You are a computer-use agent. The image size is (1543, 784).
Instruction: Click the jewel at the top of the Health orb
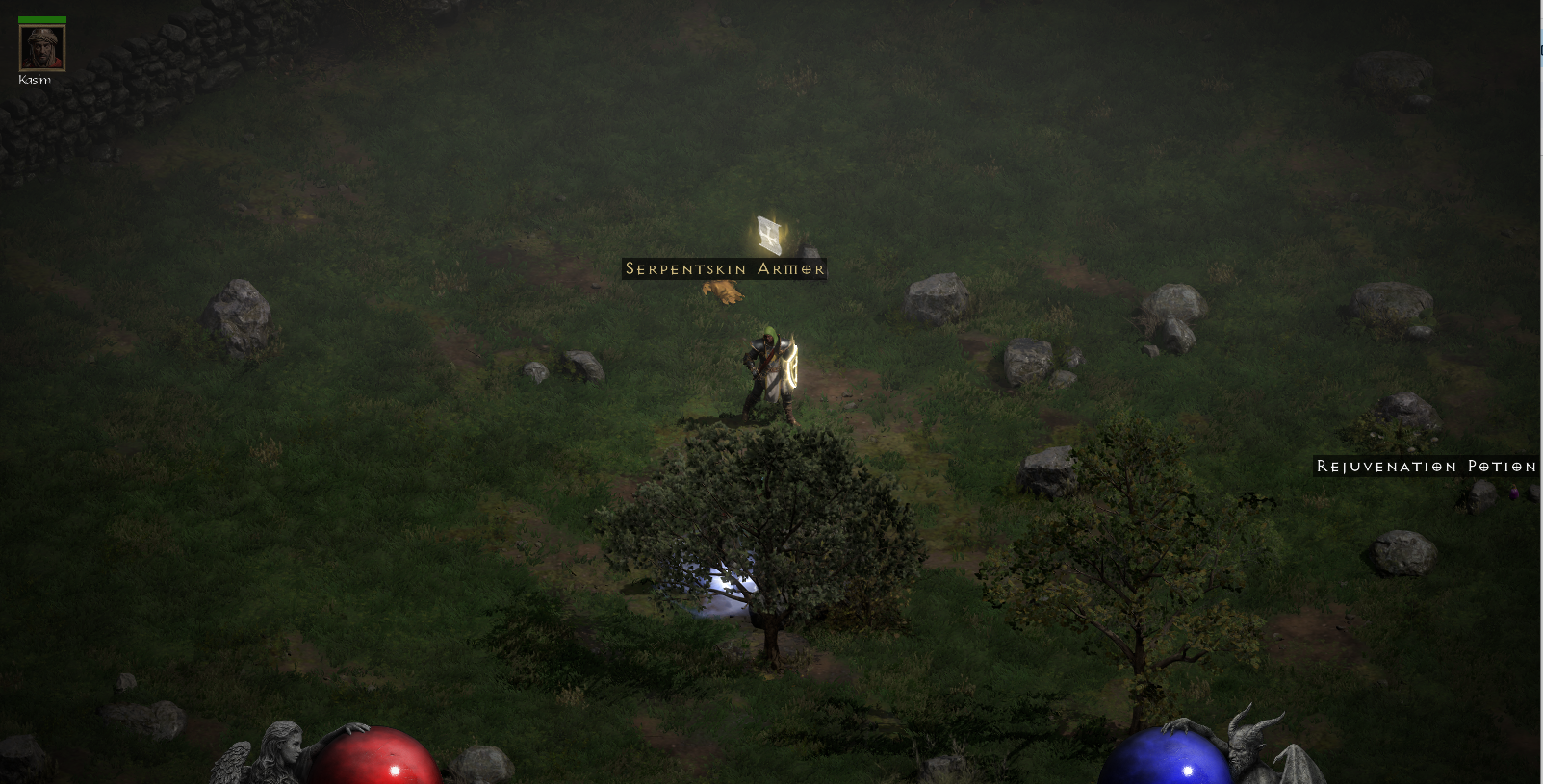point(395,771)
